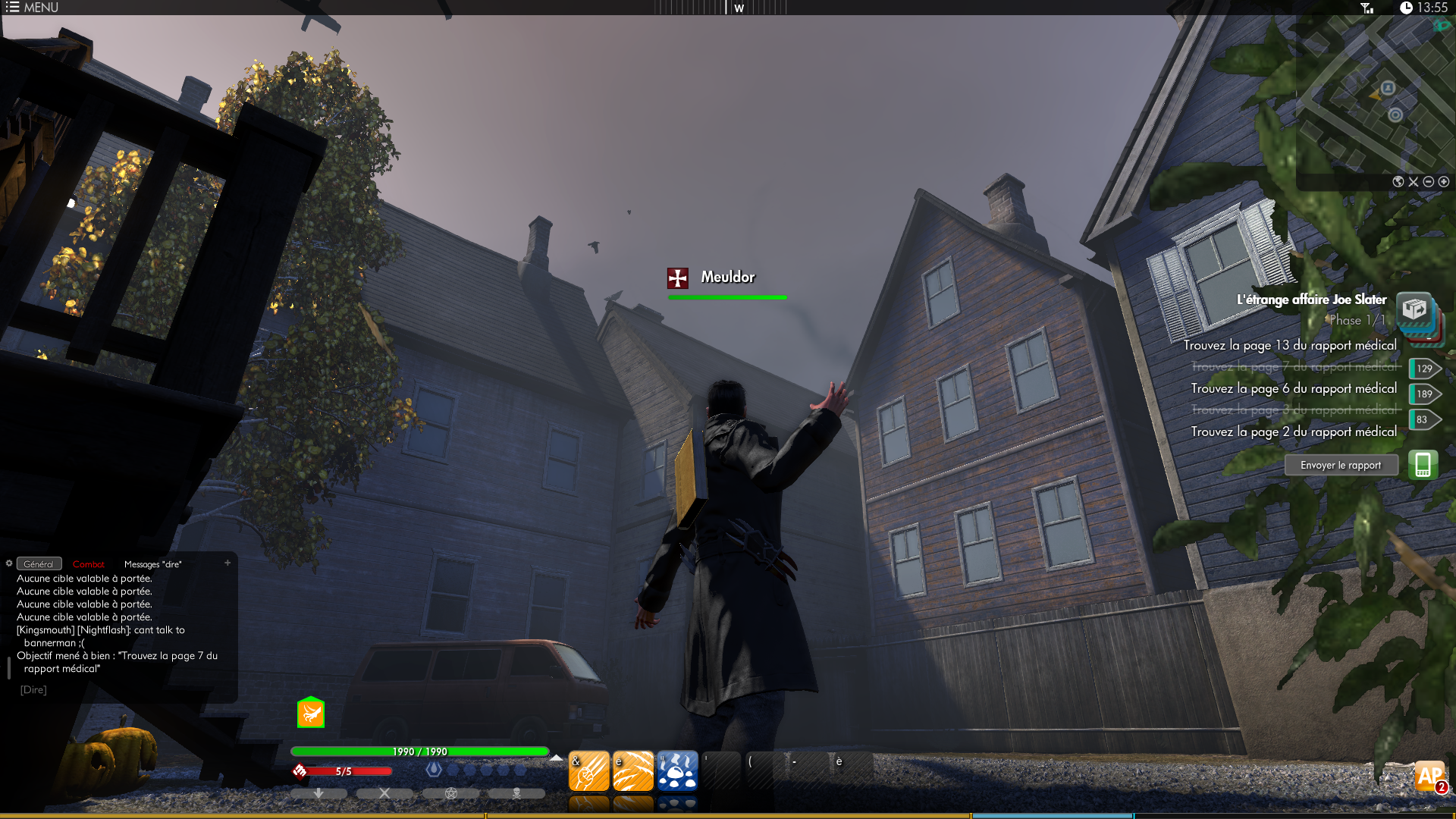Screen dimensions: 1456x819
Task: Use the orange claw slash ability
Action: click(x=633, y=771)
